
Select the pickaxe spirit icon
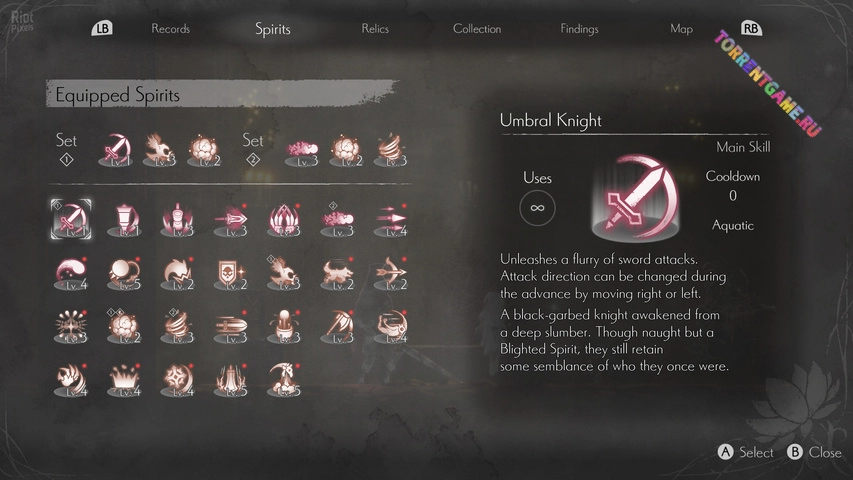[x=336, y=326]
